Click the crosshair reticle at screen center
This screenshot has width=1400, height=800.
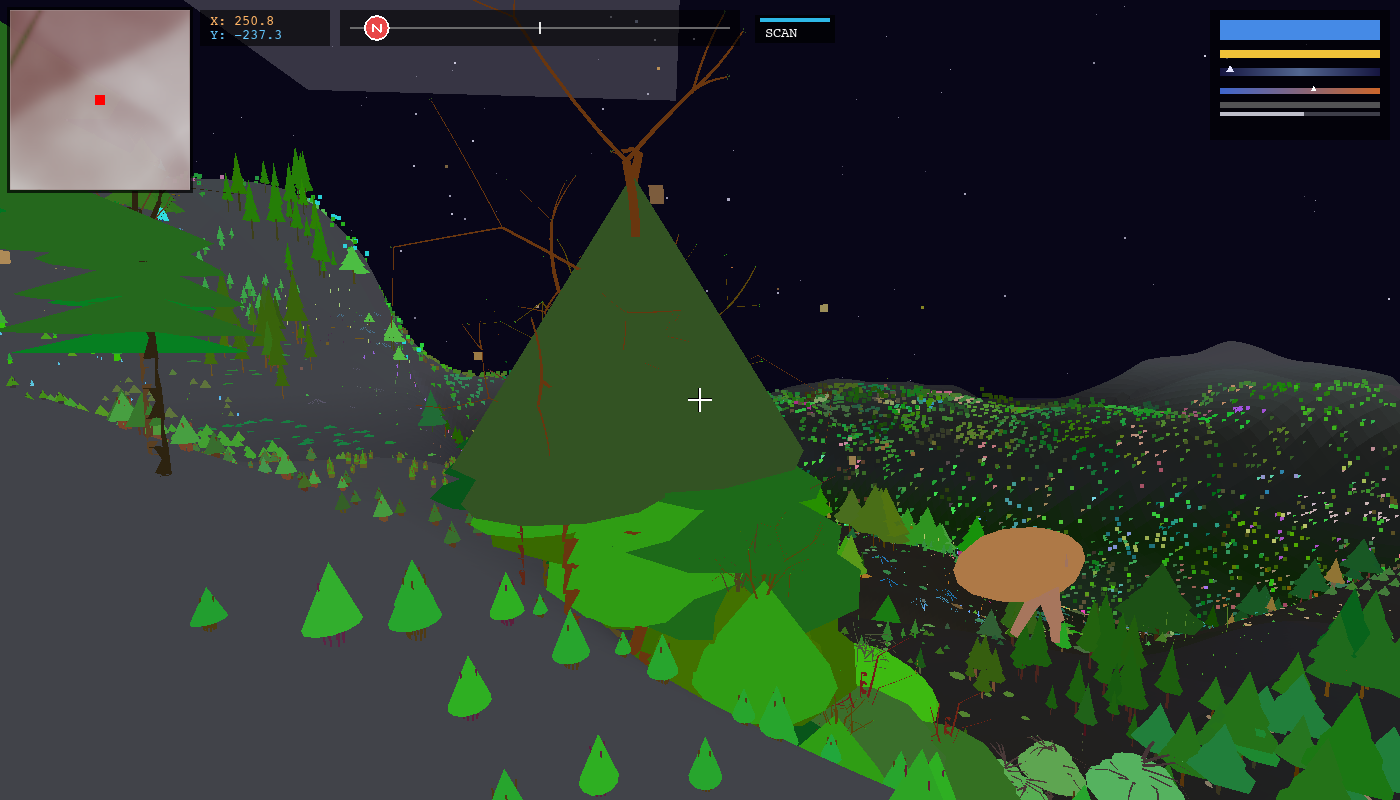[700, 400]
